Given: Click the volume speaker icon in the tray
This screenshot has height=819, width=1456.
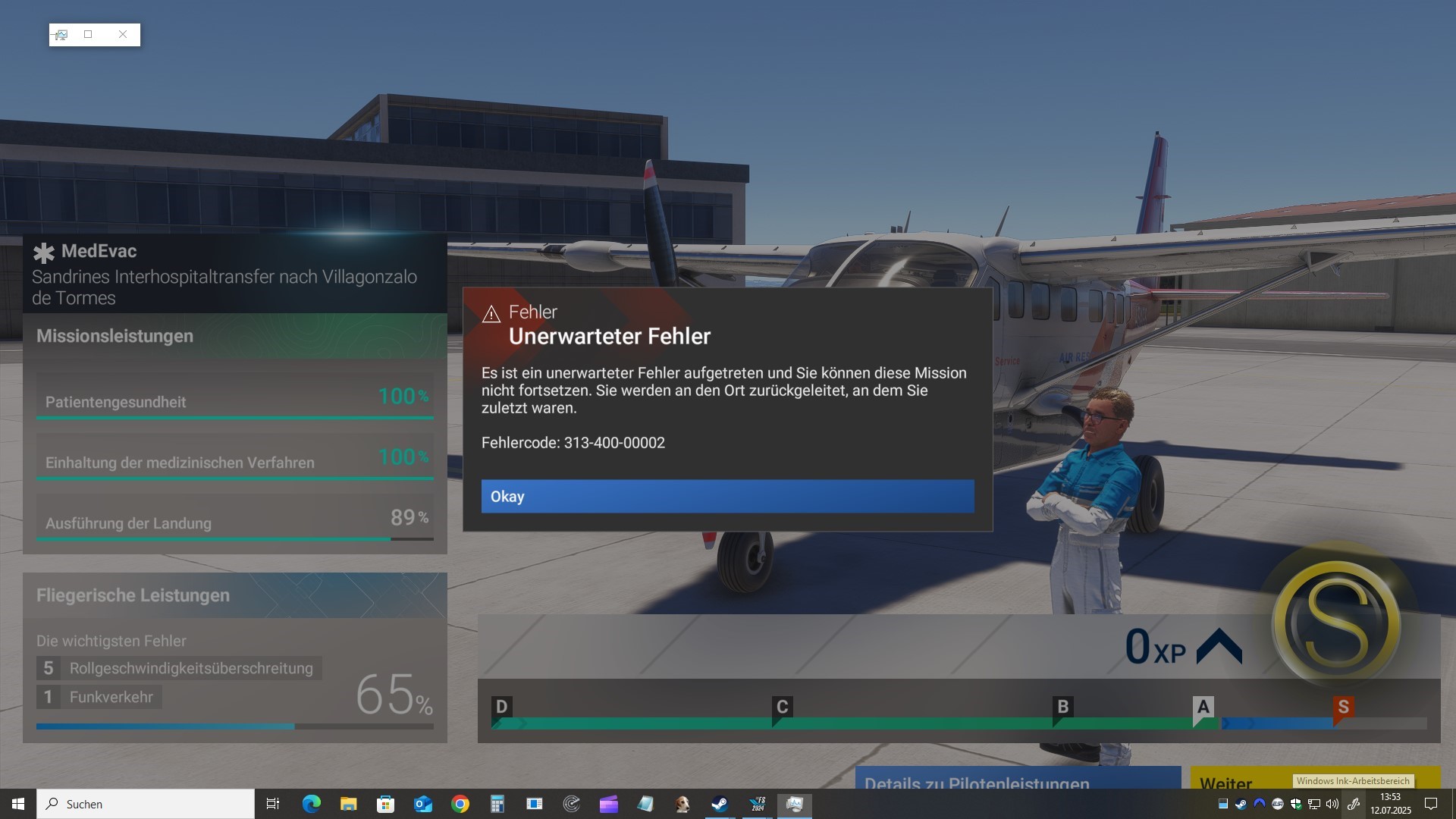Looking at the screenshot, I should pos(1331,804).
